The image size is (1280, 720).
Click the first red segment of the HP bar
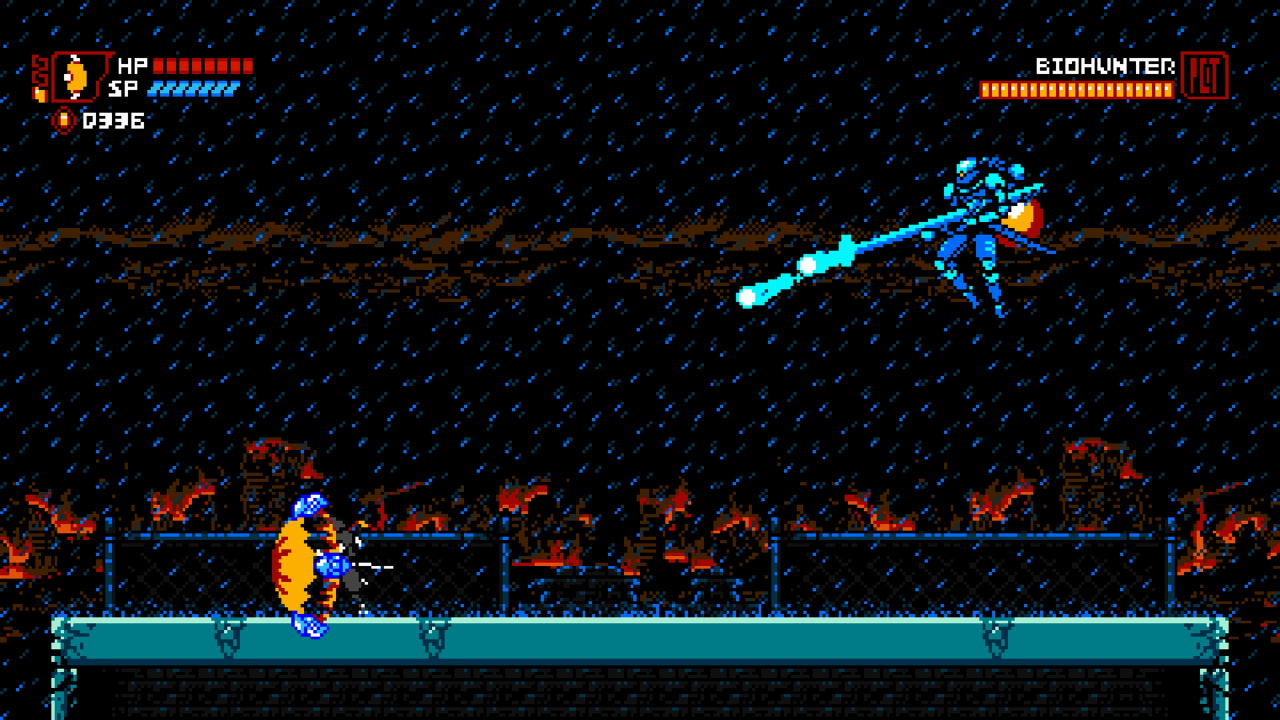160,66
